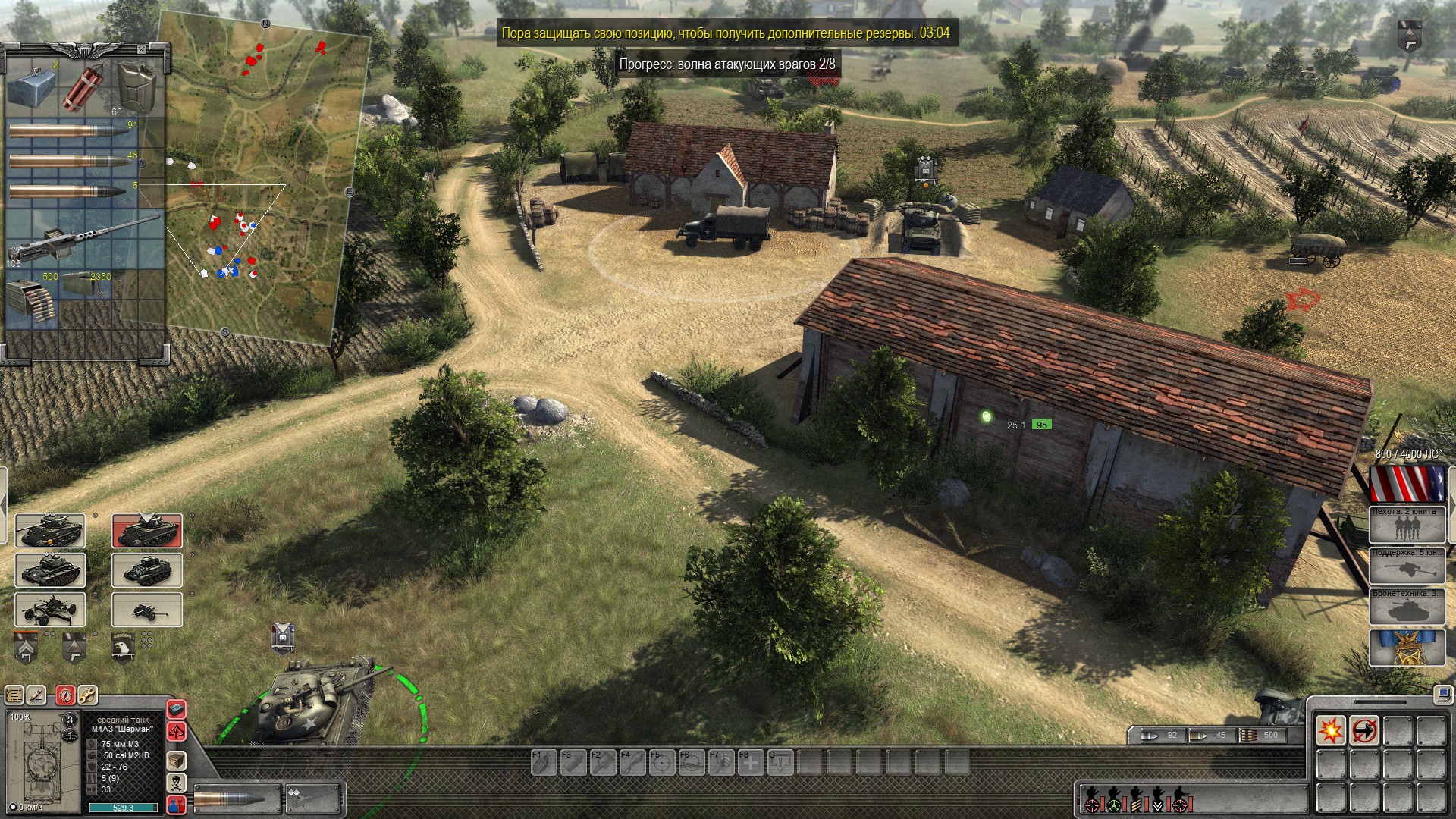Select the Airborne eagle squad badge
This screenshot has height=819, width=1456.
coord(123,646)
